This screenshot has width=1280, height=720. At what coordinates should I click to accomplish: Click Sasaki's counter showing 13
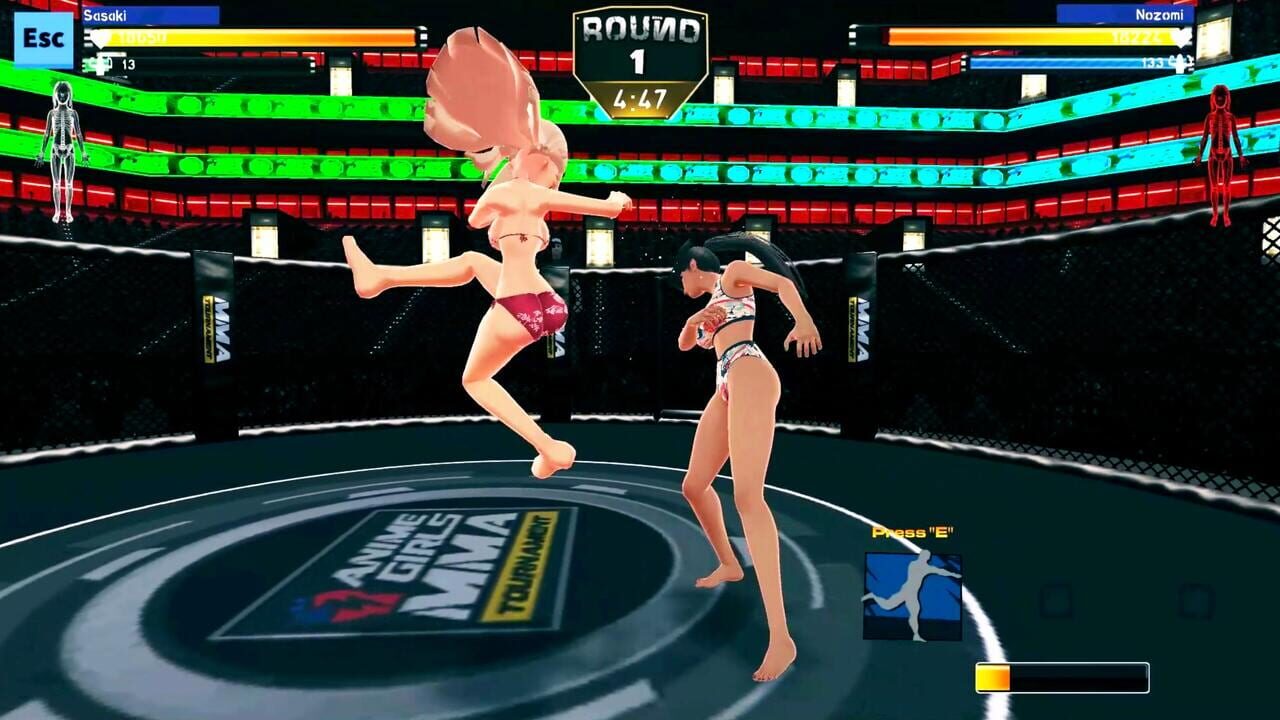click(x=131, y=63)
